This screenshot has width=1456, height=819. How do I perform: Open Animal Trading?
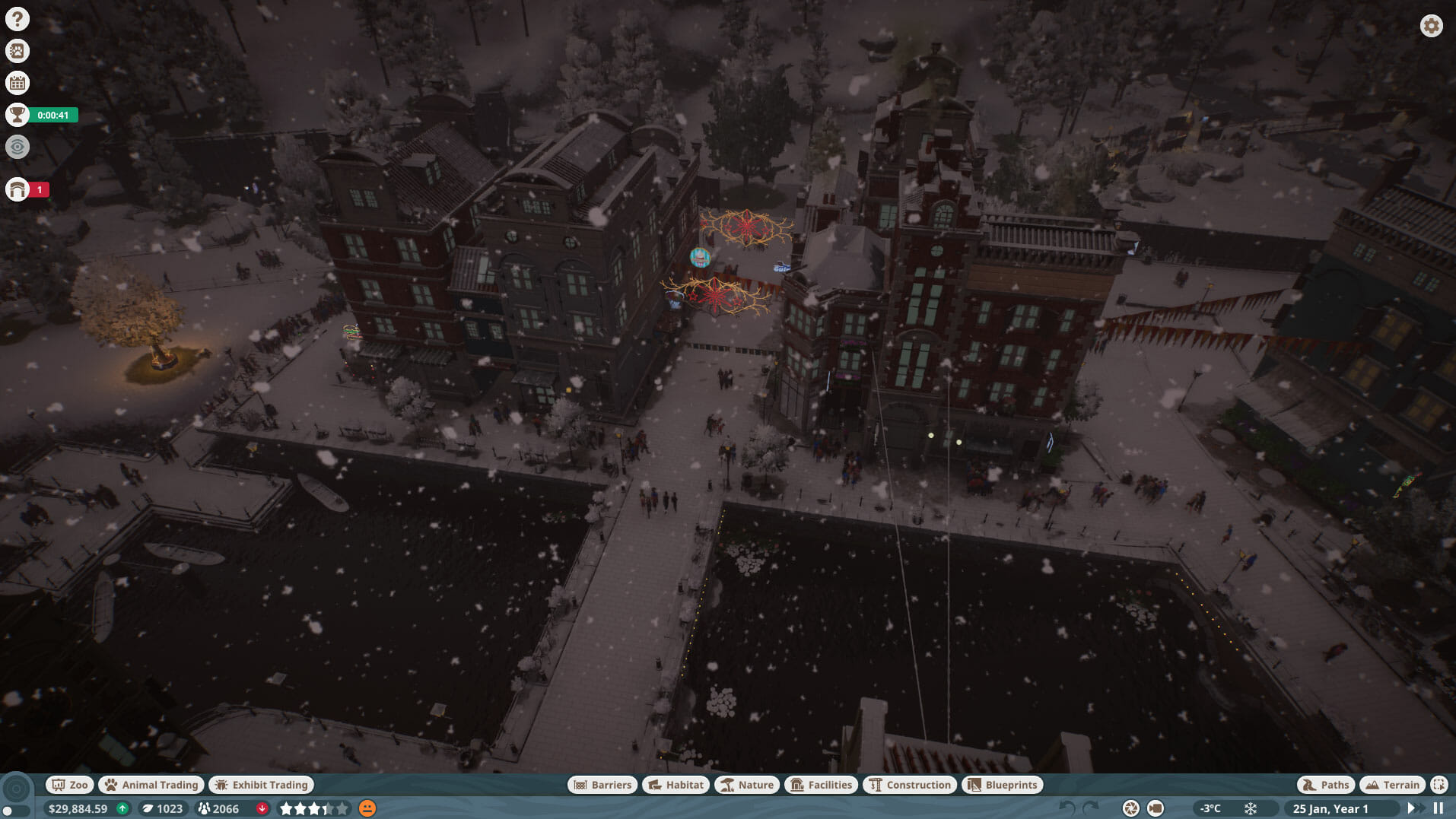tap(151, 785)
